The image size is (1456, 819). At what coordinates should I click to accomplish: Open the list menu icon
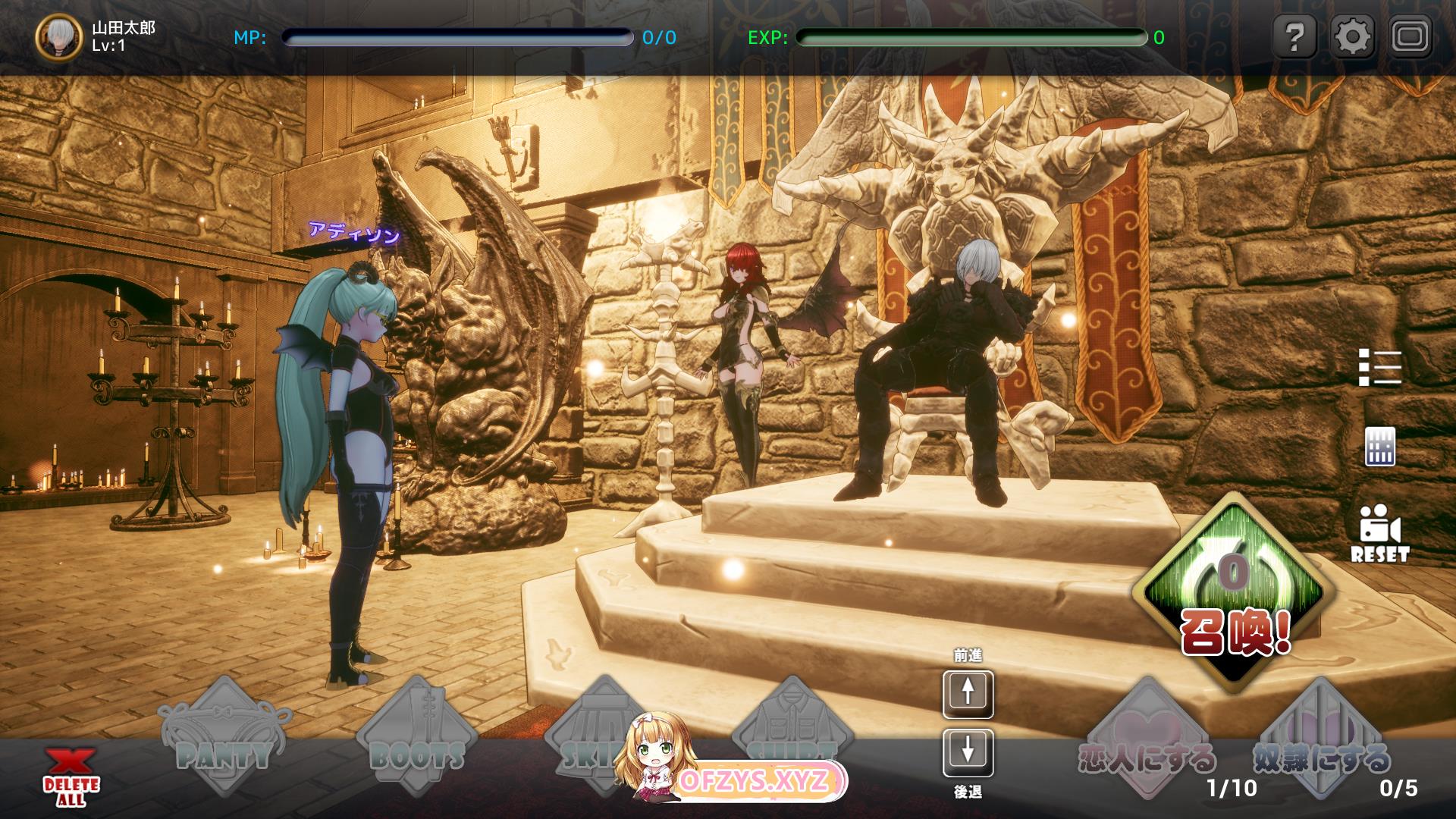coord(1379,368)
